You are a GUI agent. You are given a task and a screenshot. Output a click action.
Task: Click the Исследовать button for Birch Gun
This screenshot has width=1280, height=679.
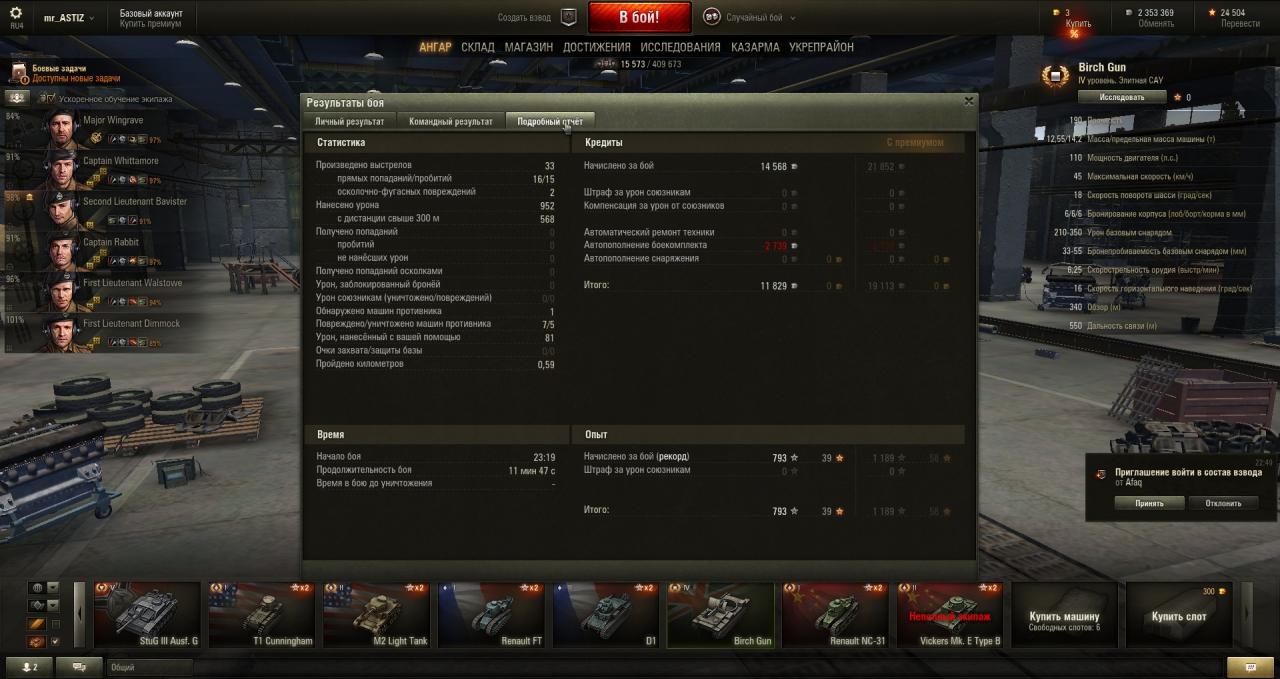1122,97
